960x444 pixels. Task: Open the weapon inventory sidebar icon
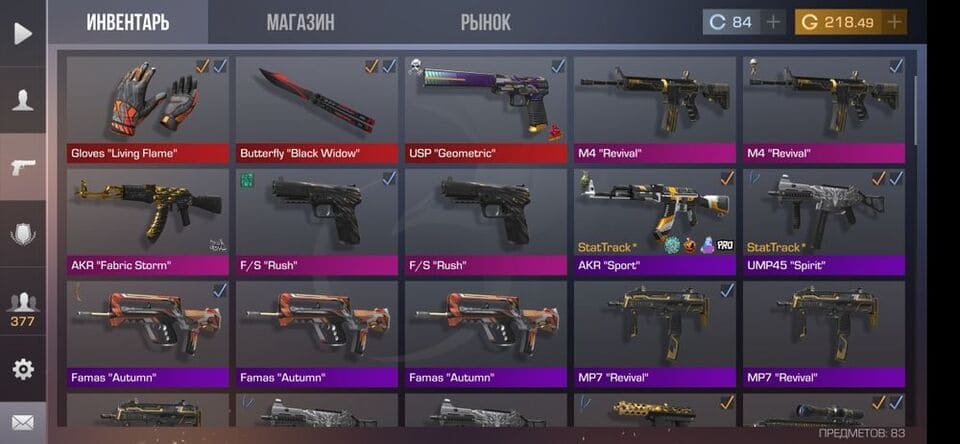pyautogui.click(x=22, y=167)
